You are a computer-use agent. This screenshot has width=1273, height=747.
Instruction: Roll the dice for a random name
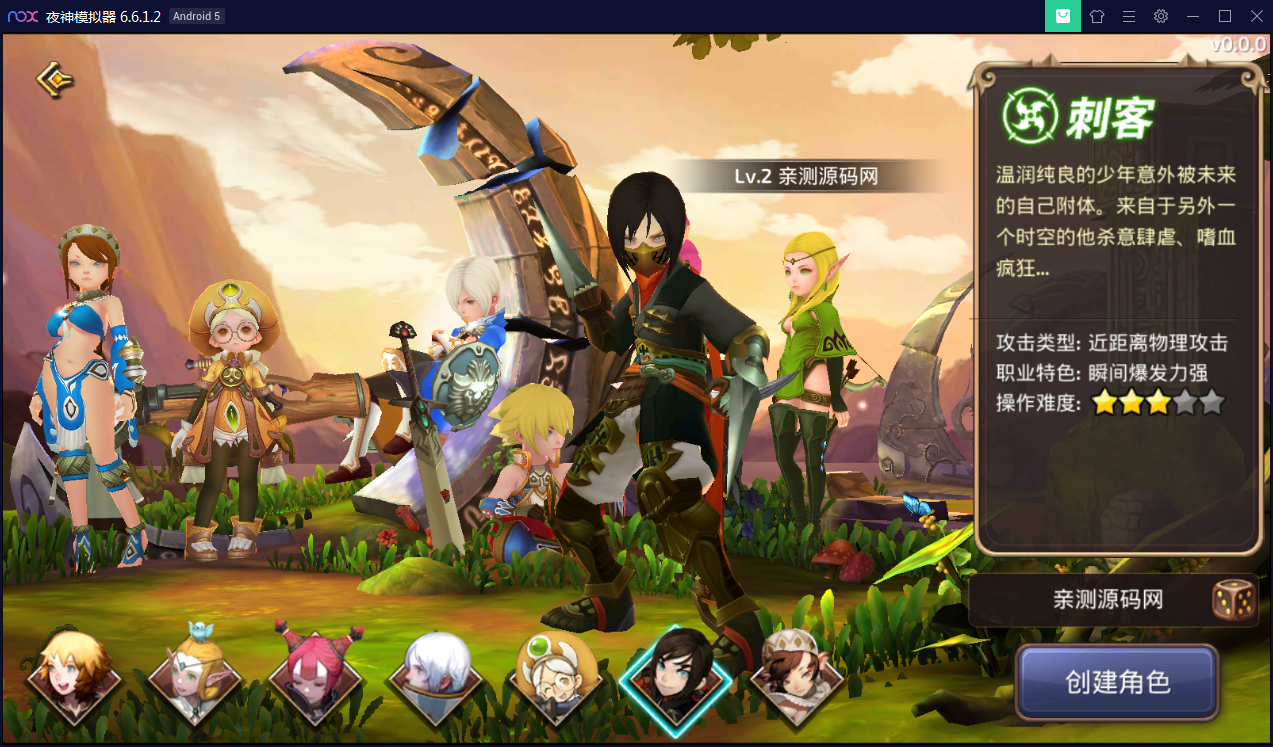1233,600
